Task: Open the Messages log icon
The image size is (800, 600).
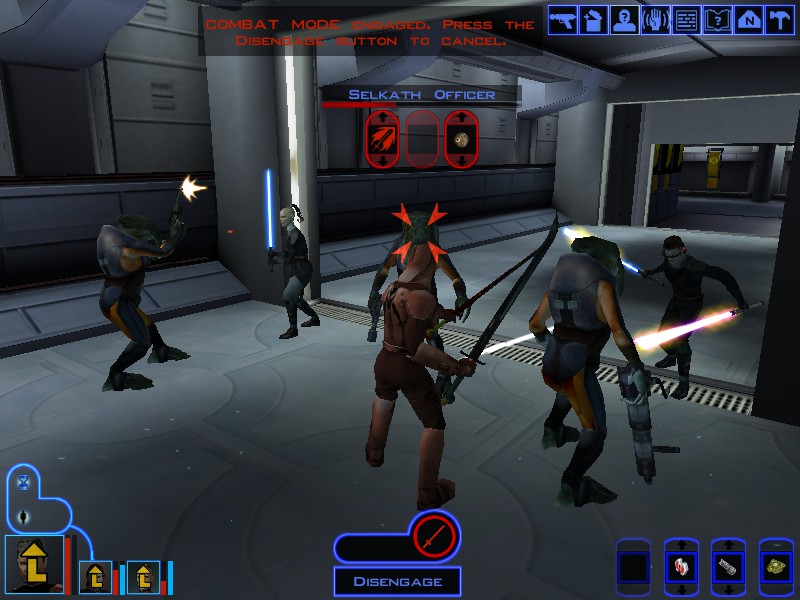Action: [x=686, y=20]
